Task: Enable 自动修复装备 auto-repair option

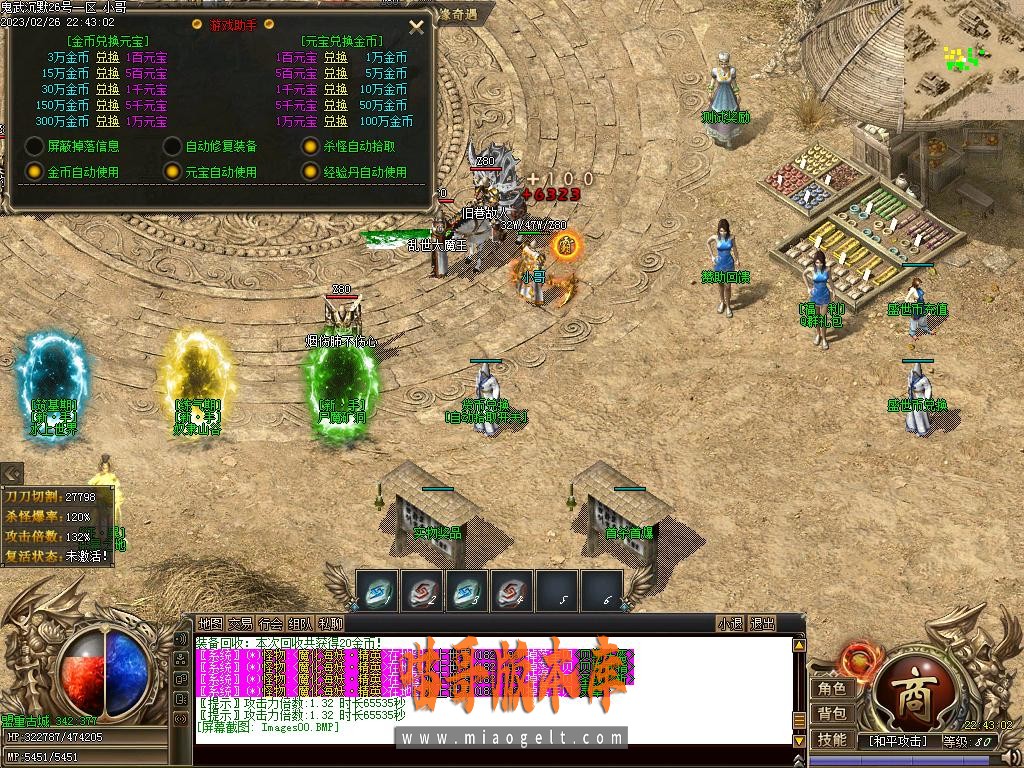Action: tap(173, 146)
